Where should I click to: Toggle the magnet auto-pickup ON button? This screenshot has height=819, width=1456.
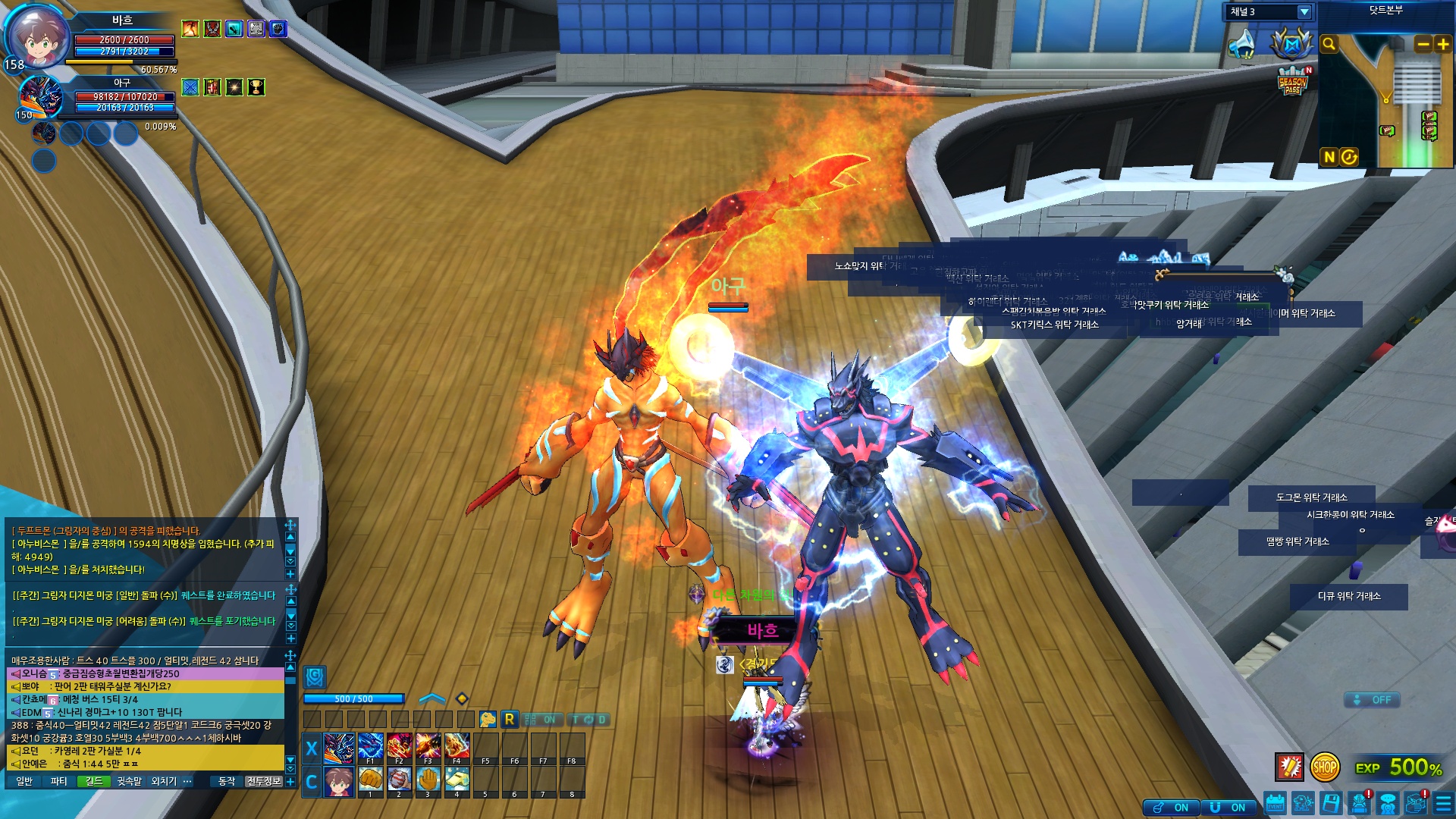tap(1228, 808)
